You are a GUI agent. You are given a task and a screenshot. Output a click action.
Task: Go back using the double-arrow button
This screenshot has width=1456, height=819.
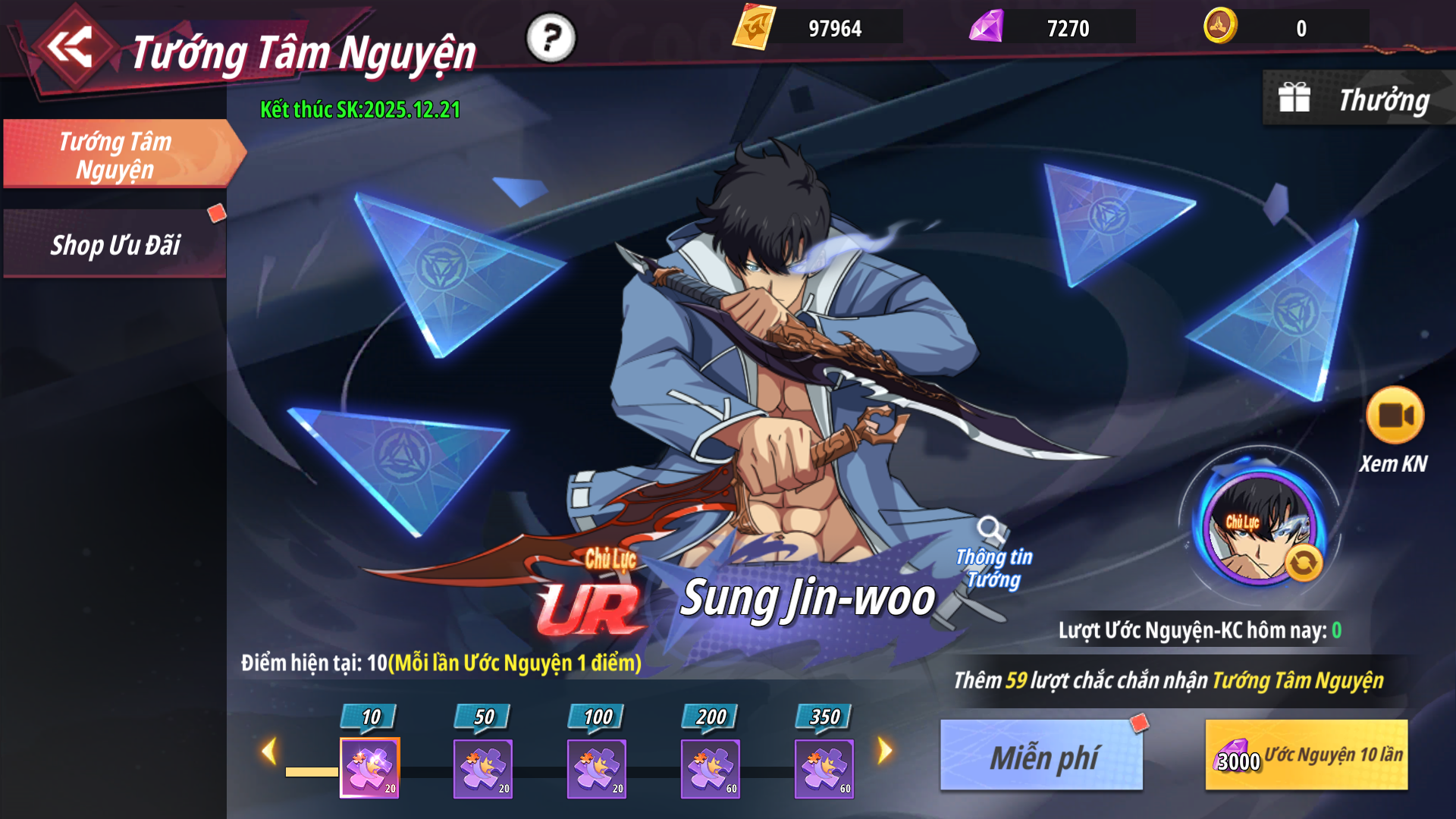(x=70, y=48)
